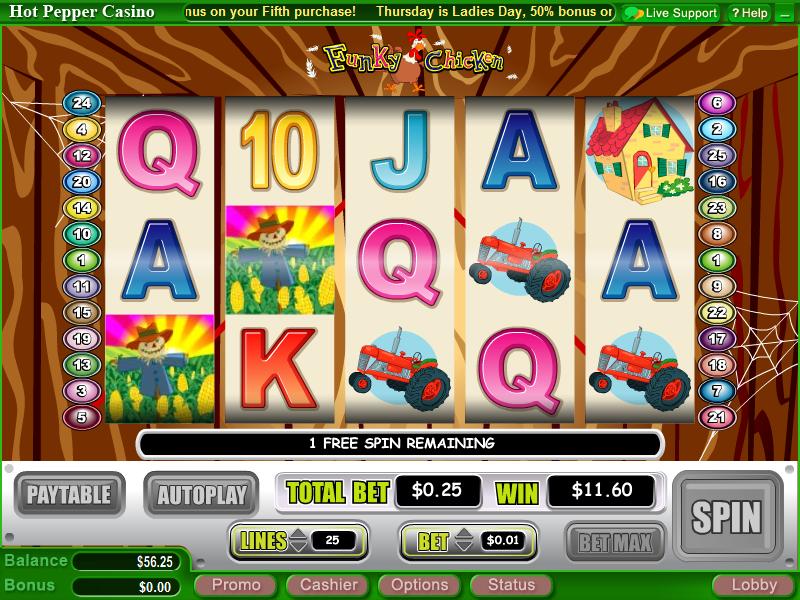
Task: Open the Help page
Action: [x=749, y=13]
